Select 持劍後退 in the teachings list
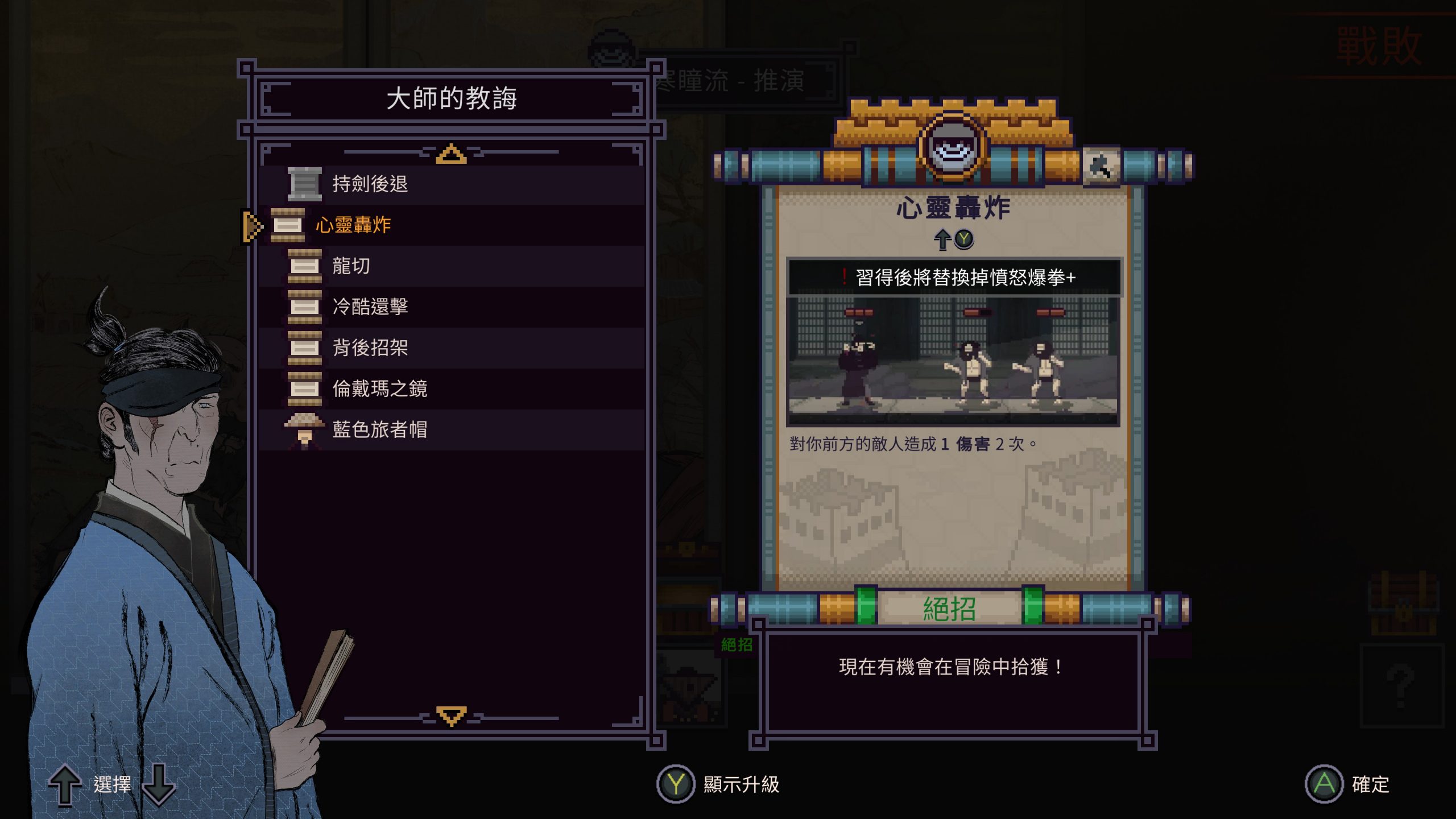Screen dimensions: 1456x819 (x=370, y=184)
